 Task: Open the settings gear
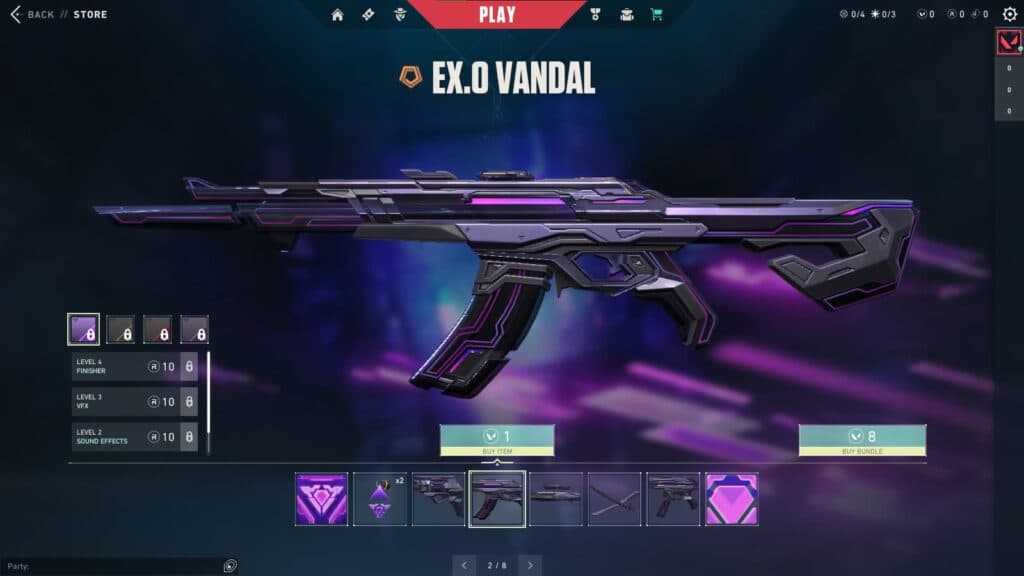(1009, 15)
